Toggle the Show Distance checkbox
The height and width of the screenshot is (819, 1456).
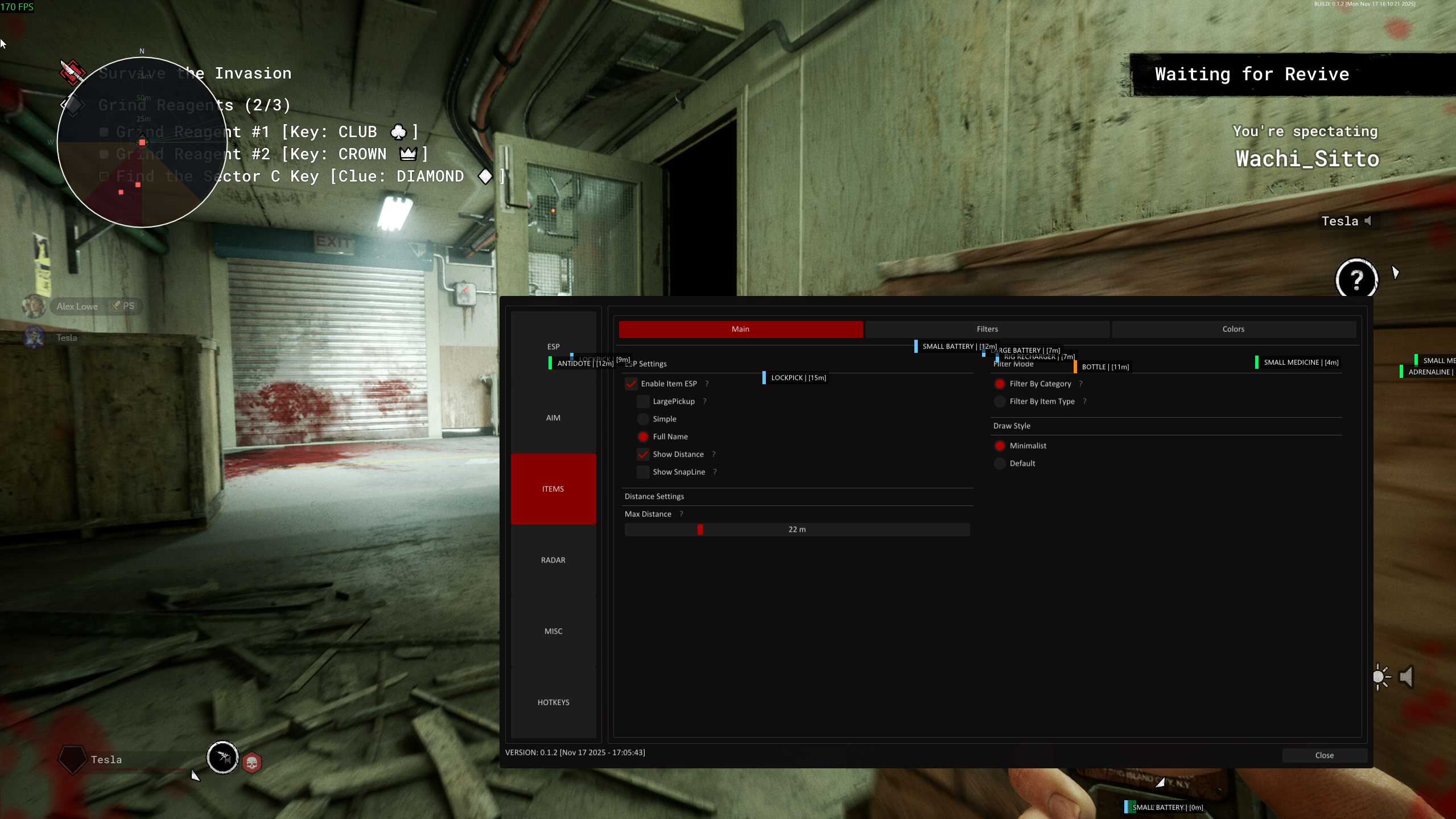(x=643, y=454)
